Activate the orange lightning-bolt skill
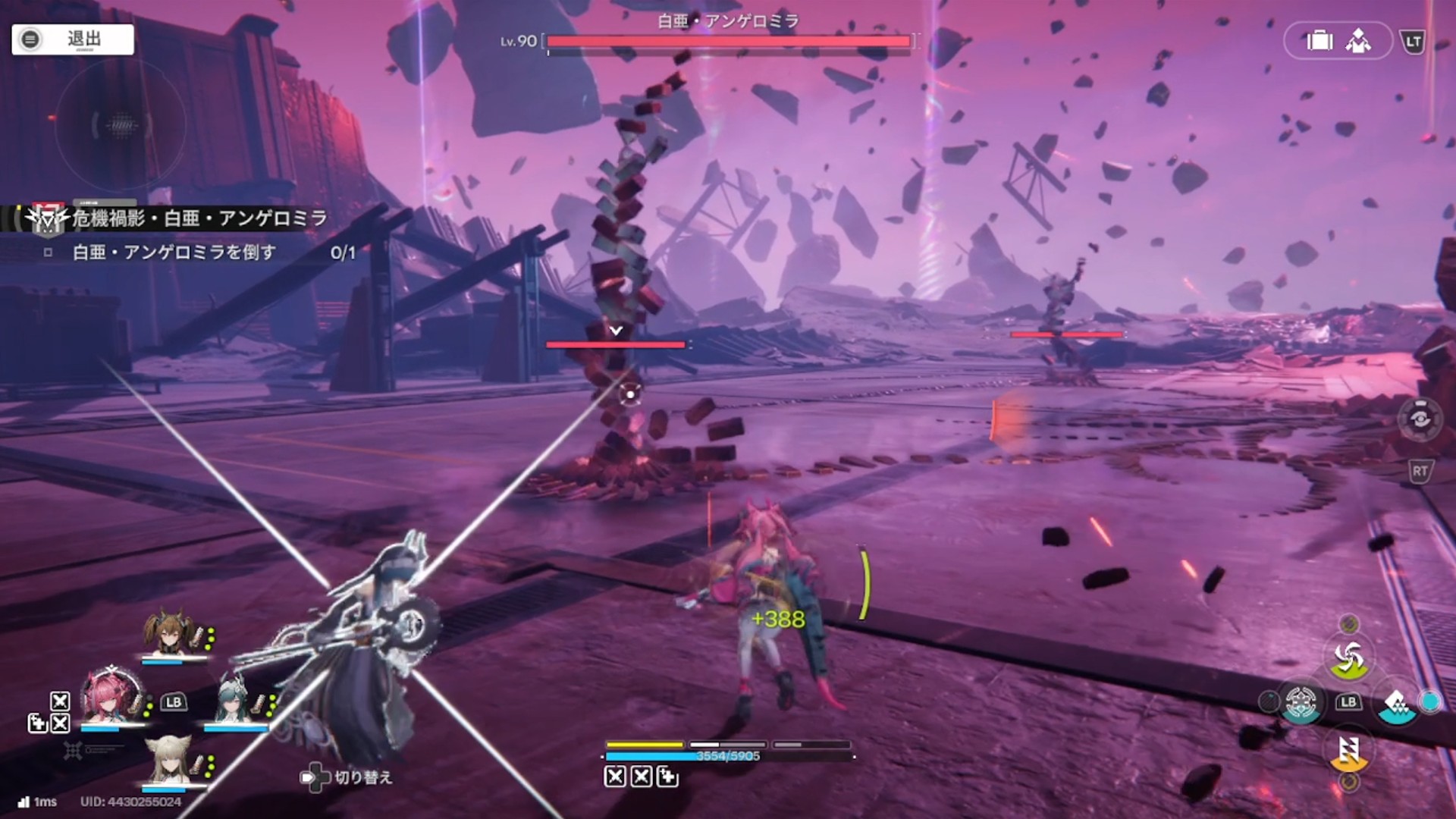1456x819 pixels. click(x=1348, y=751)
